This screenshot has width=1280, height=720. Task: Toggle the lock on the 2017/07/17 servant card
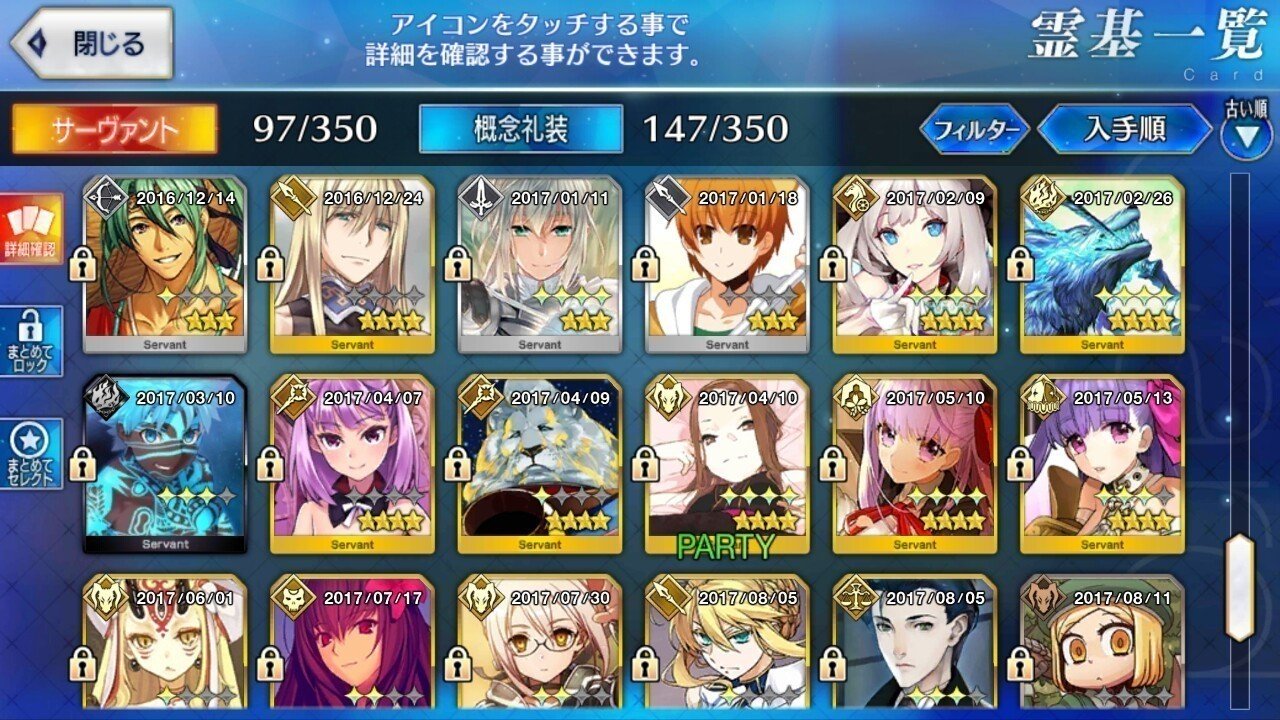click(x=270, y=663)
